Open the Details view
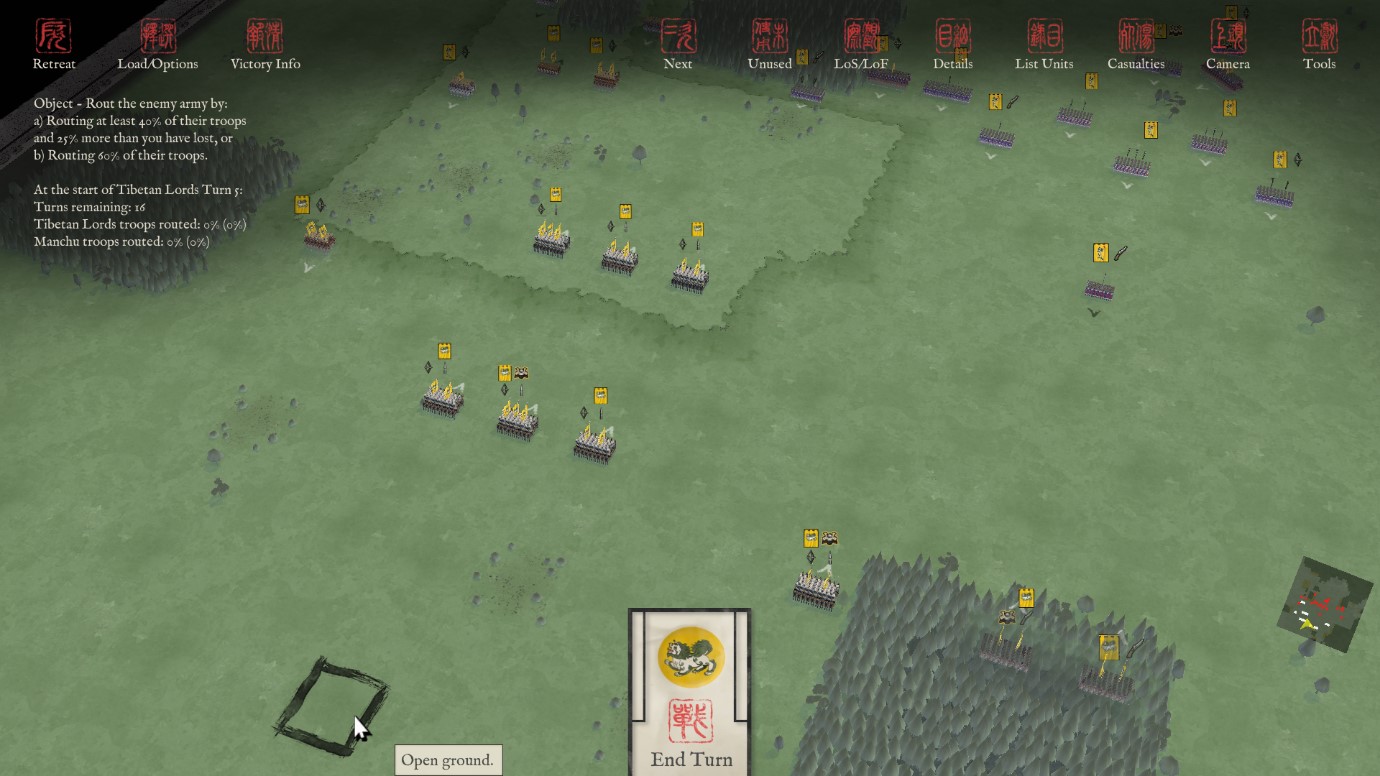This screenshot has width=1380, height=776. pos(953,45)
